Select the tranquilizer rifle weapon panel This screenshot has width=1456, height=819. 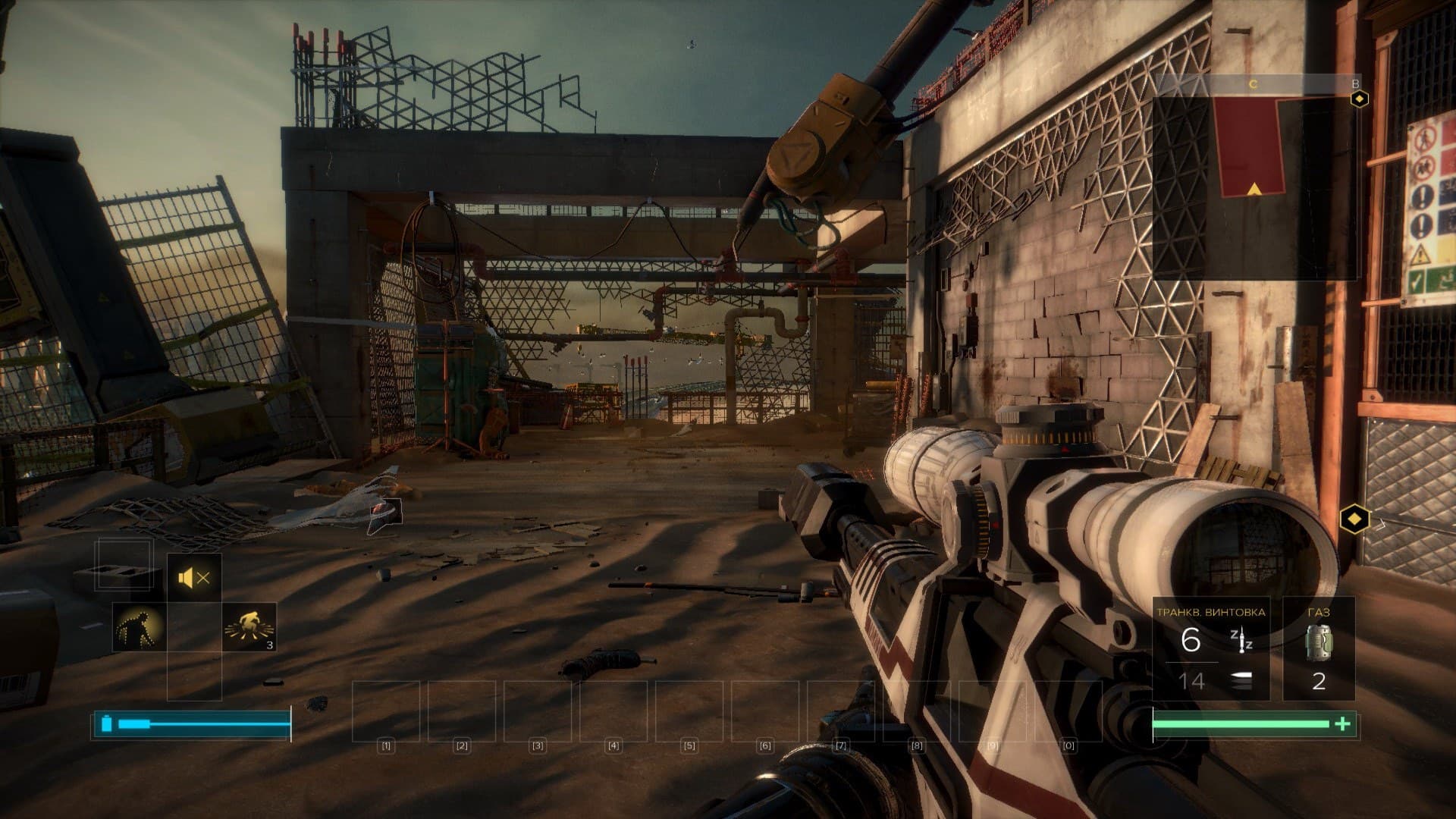pos(1210,649)
